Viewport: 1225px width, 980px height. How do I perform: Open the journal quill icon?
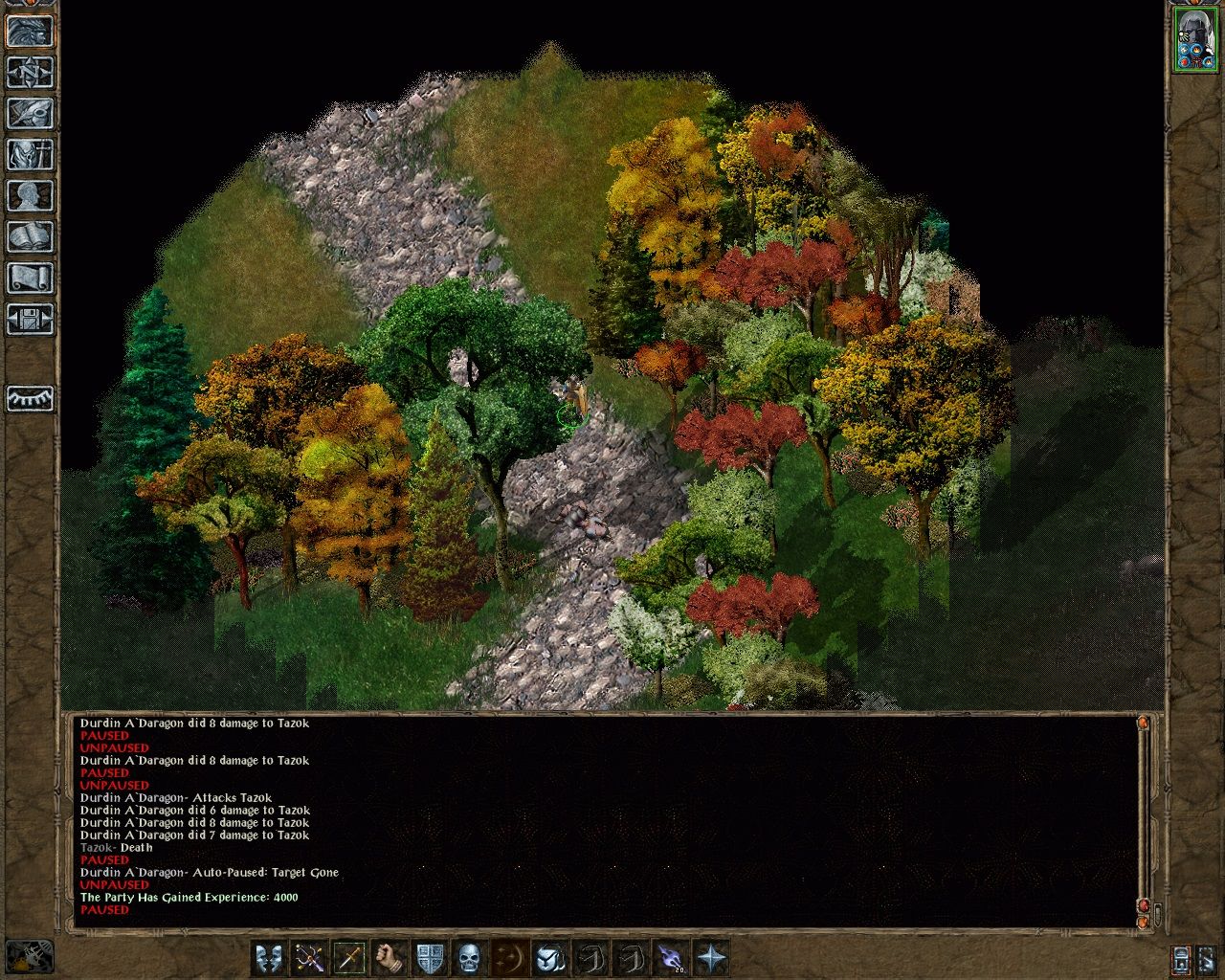[30, 114]
